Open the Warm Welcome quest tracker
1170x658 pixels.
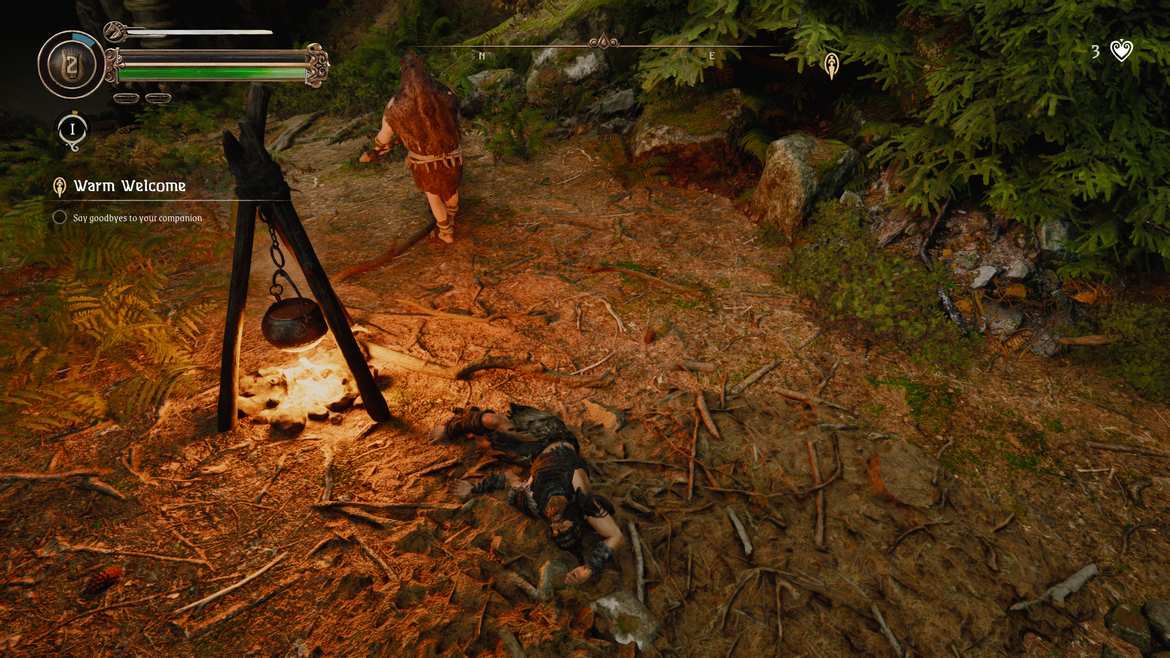129,186
